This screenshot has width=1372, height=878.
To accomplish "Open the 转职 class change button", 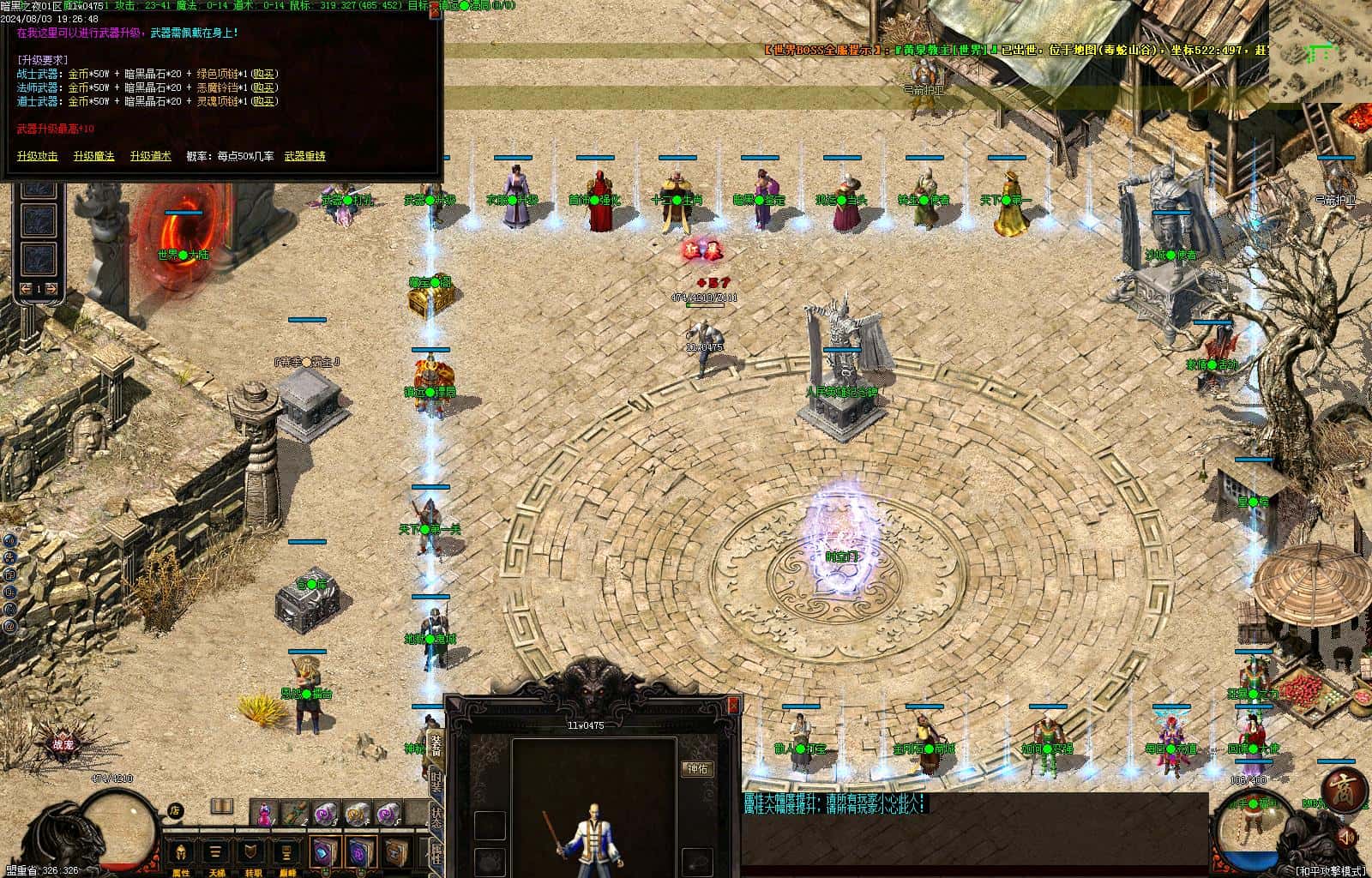I will (x=250, y=854).
